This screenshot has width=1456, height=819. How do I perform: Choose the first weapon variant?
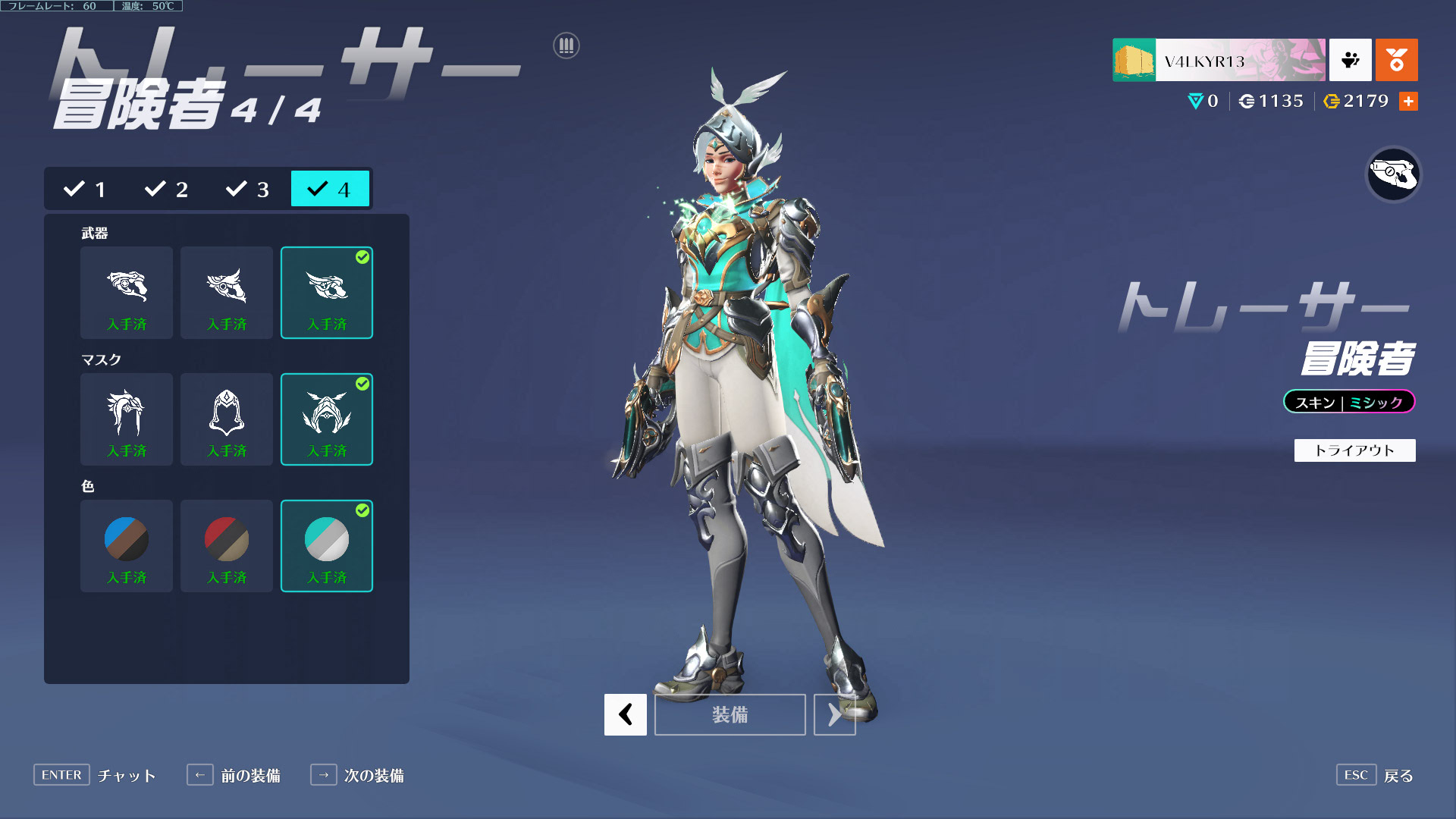click(x=127, y=293)
